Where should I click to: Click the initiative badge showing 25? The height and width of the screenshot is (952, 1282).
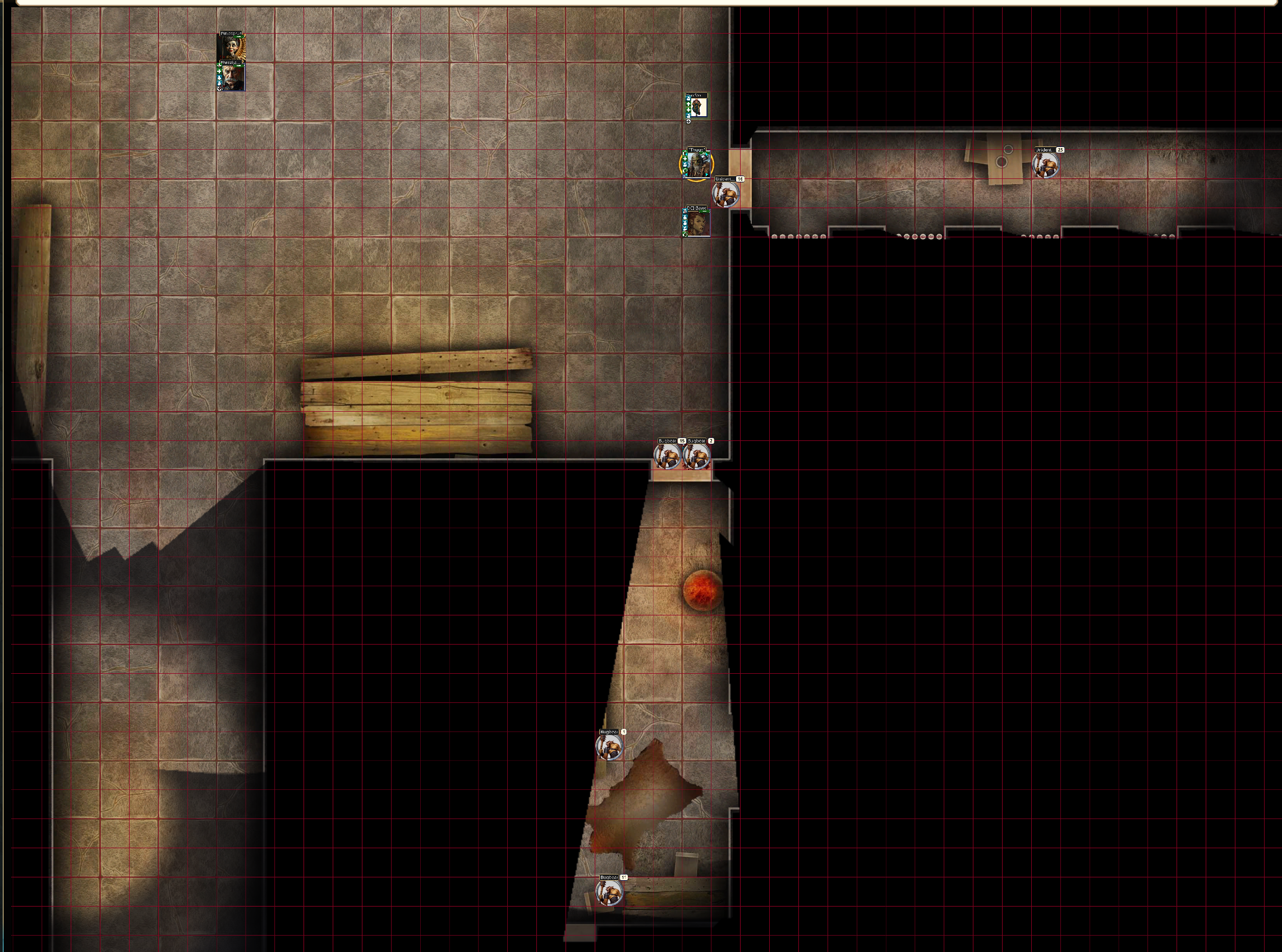click(1060, 150)
